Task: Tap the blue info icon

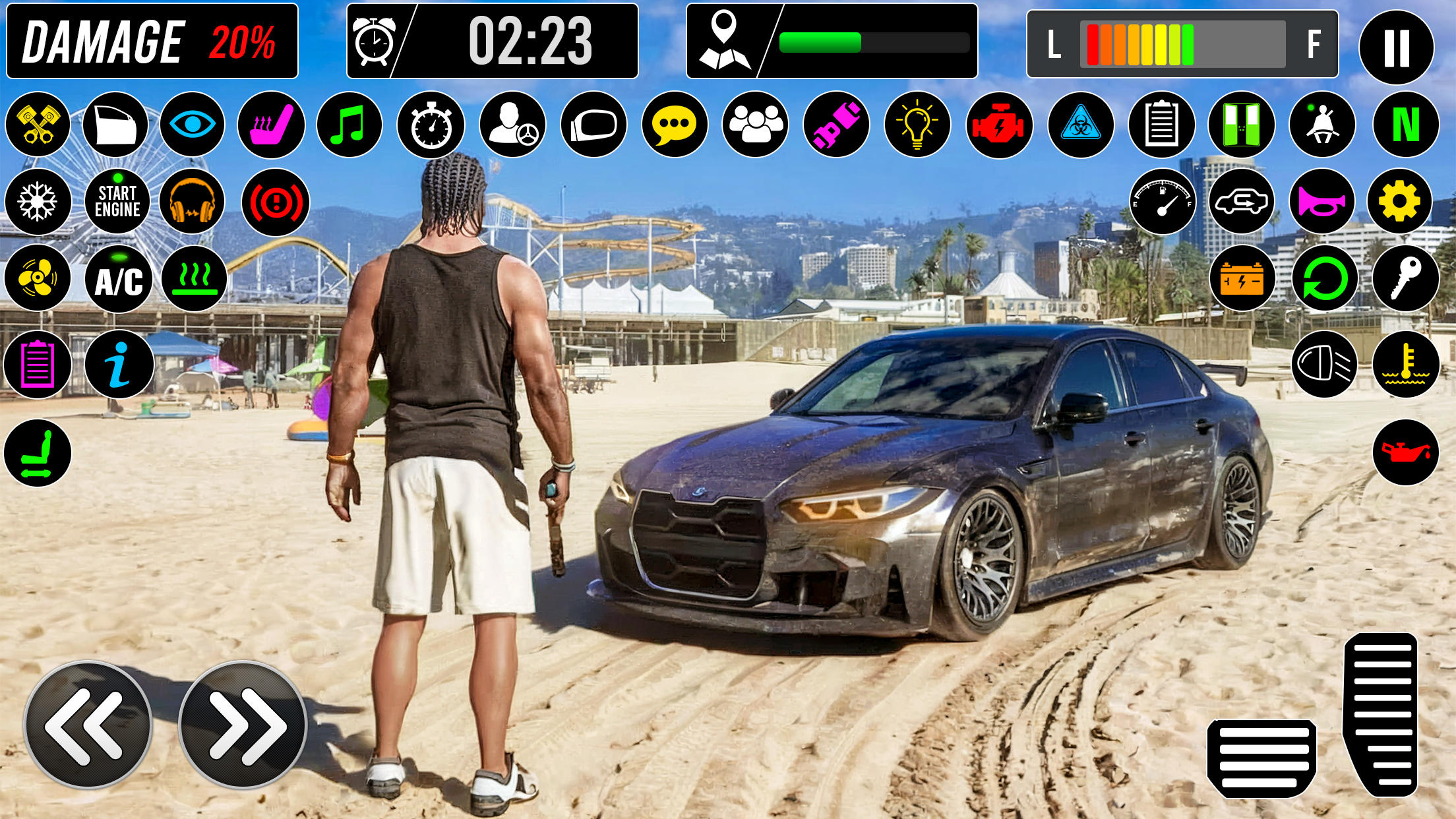Action: pos(119,364)
